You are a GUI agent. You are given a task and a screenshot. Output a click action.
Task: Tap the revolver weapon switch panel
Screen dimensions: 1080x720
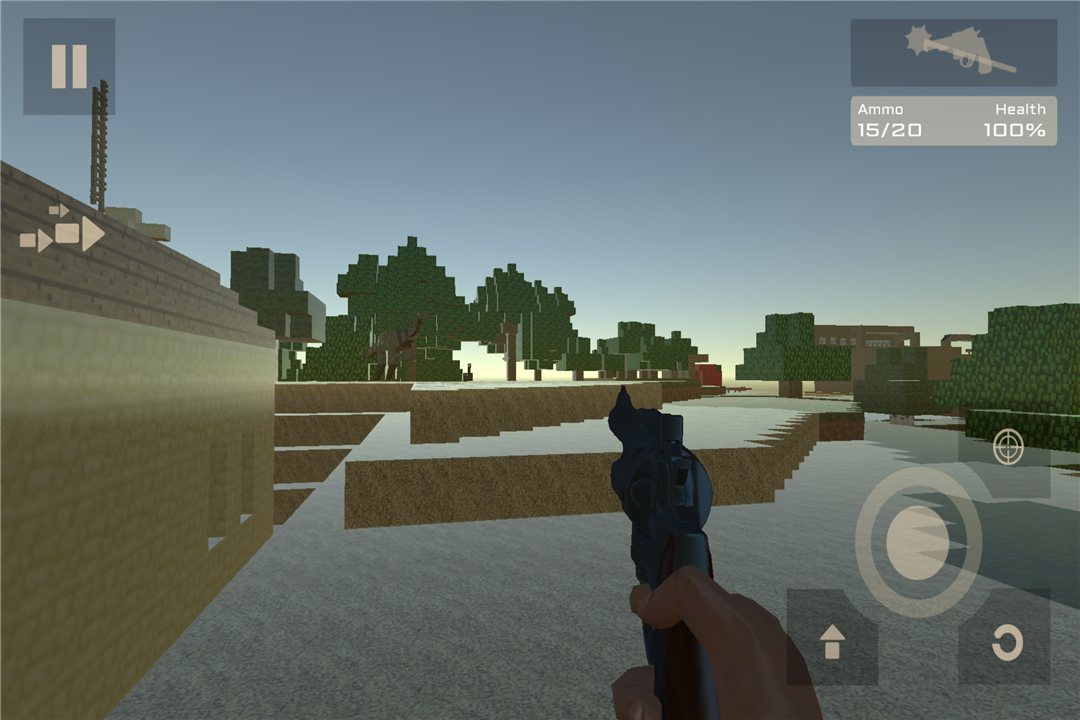tap(953, 52)
